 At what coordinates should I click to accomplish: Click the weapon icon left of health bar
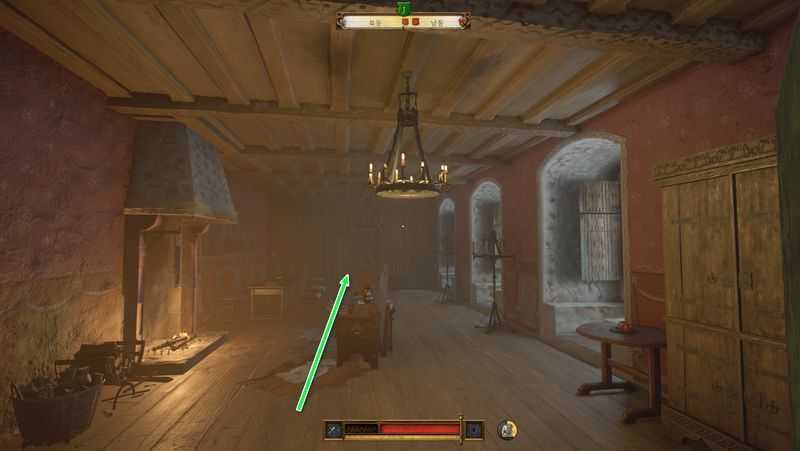point(334,430)
